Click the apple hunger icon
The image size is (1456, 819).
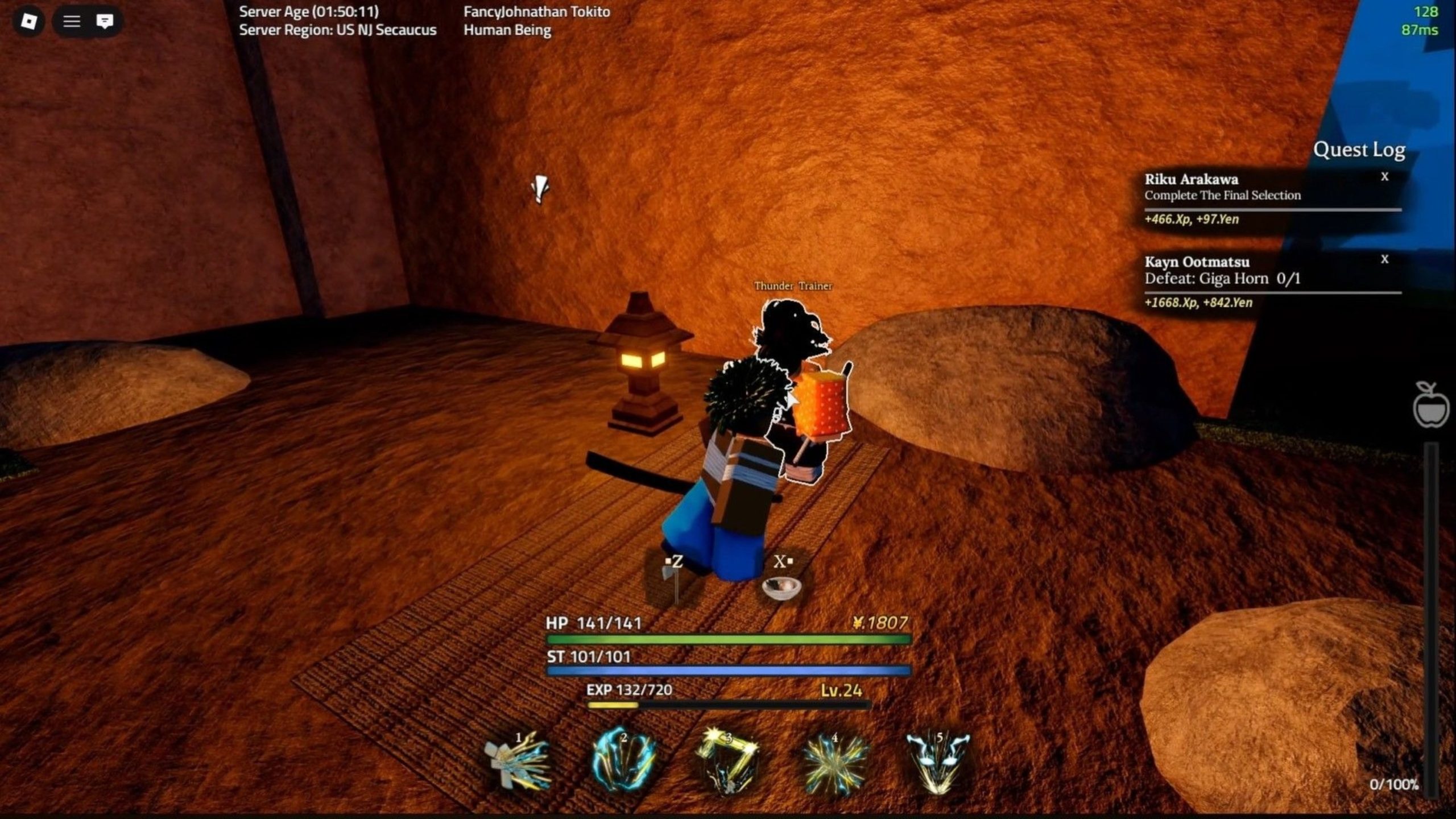(1431, 405)
